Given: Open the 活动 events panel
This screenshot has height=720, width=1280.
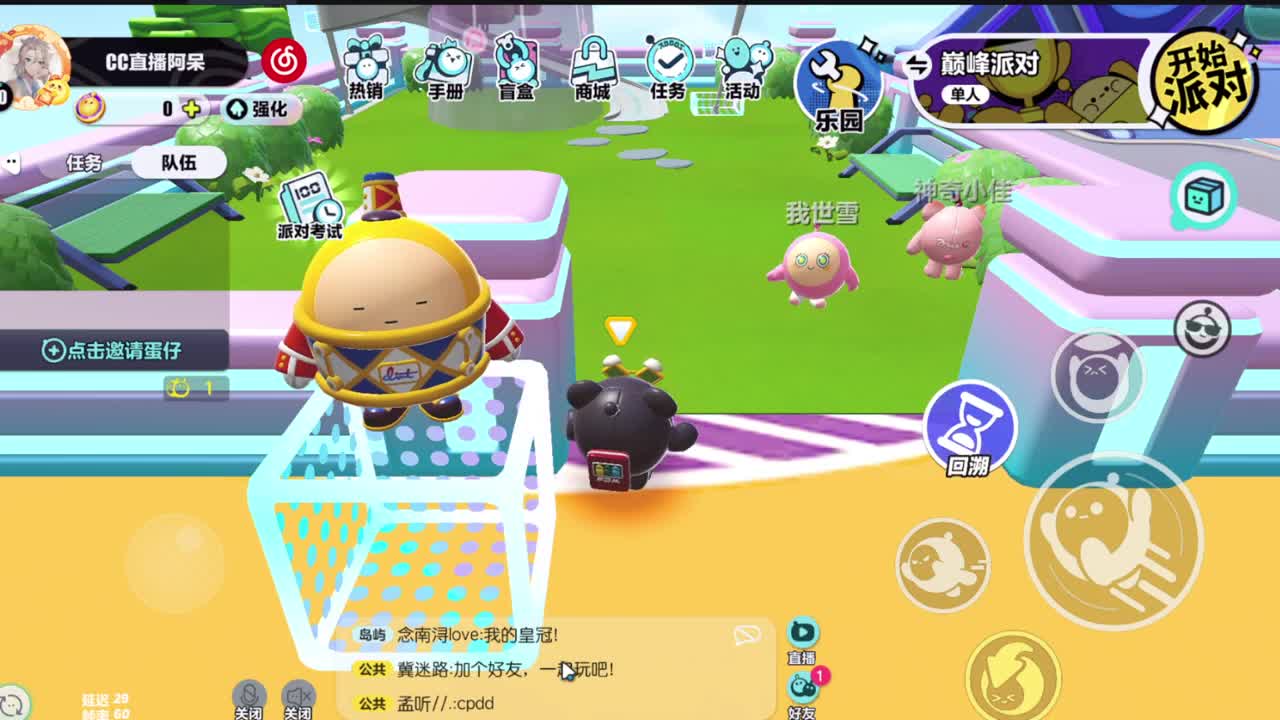Looking at the screenshot, I should 740,70.
